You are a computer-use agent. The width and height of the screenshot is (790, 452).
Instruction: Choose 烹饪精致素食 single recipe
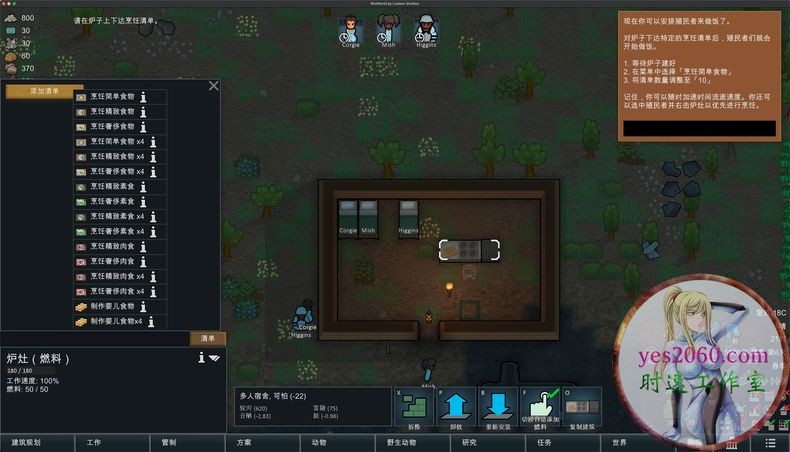112,187
